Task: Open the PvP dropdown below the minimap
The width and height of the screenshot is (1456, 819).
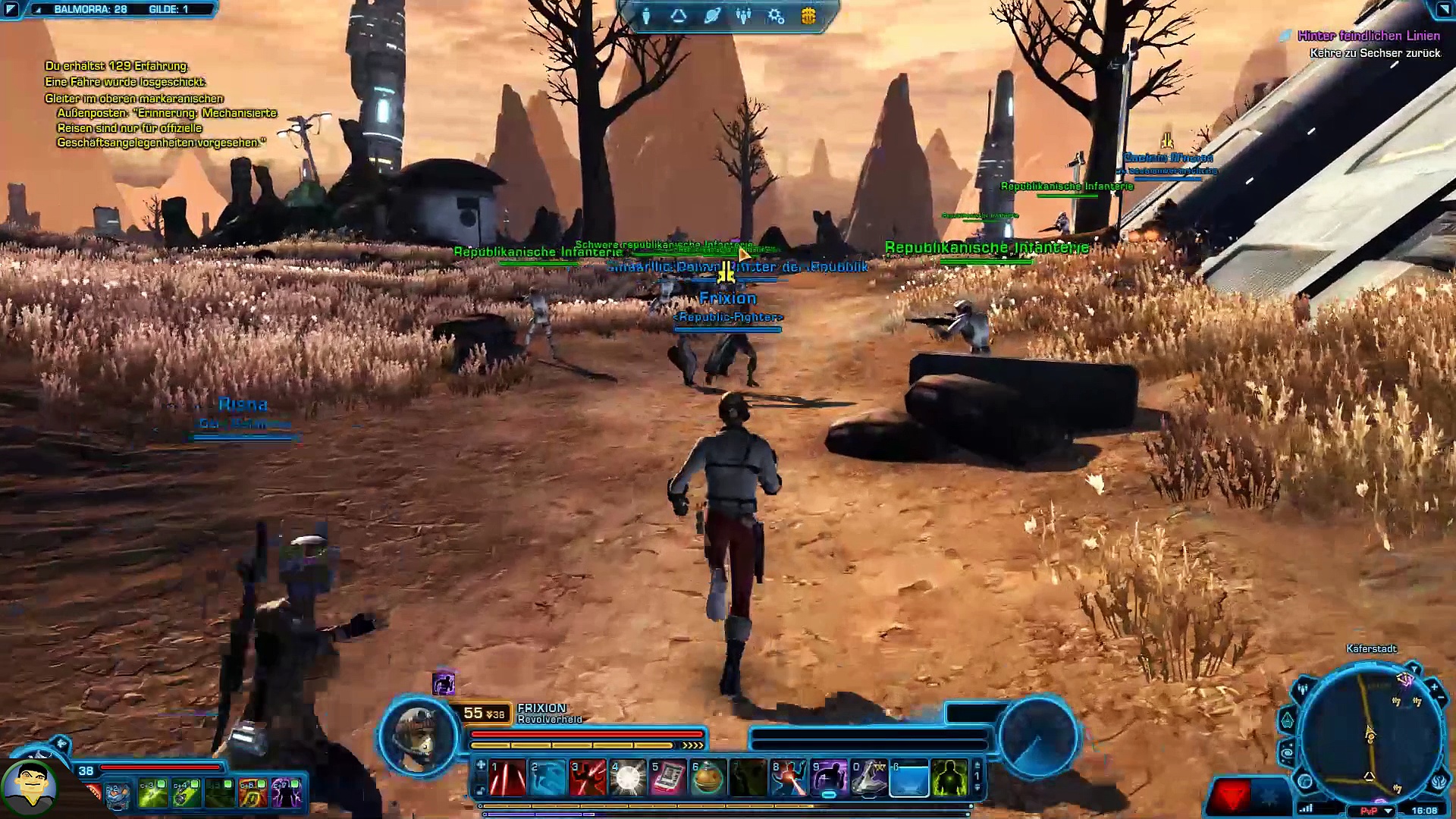Action: (1388, 811)
